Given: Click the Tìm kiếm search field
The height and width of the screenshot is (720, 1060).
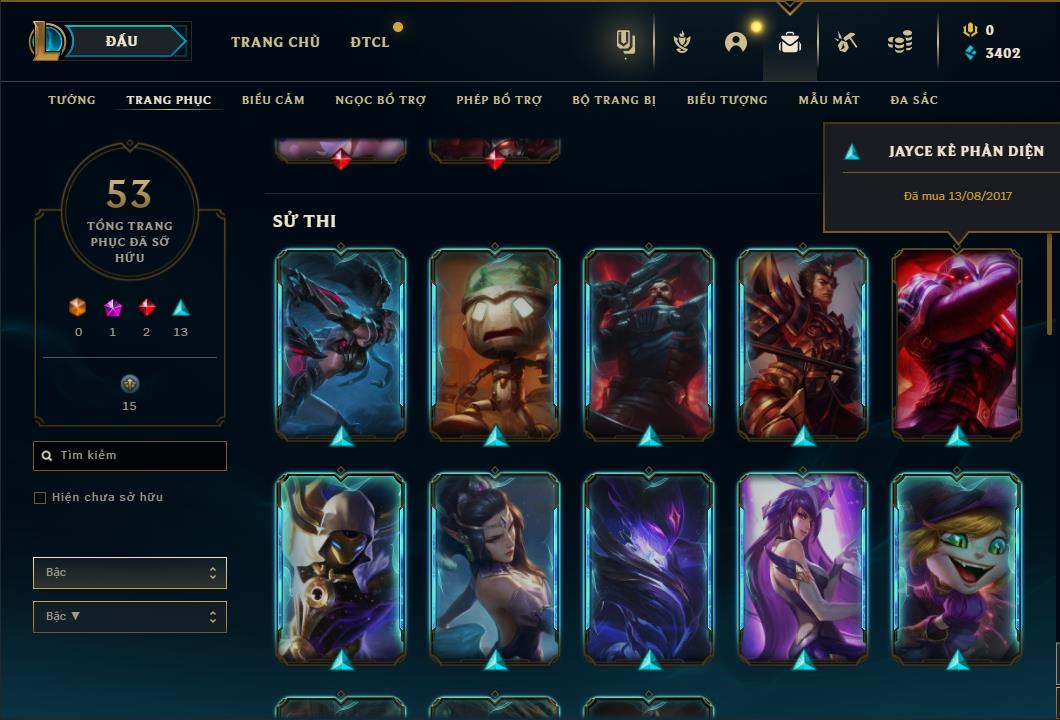Looking at the screenshot, I should 130,456.
